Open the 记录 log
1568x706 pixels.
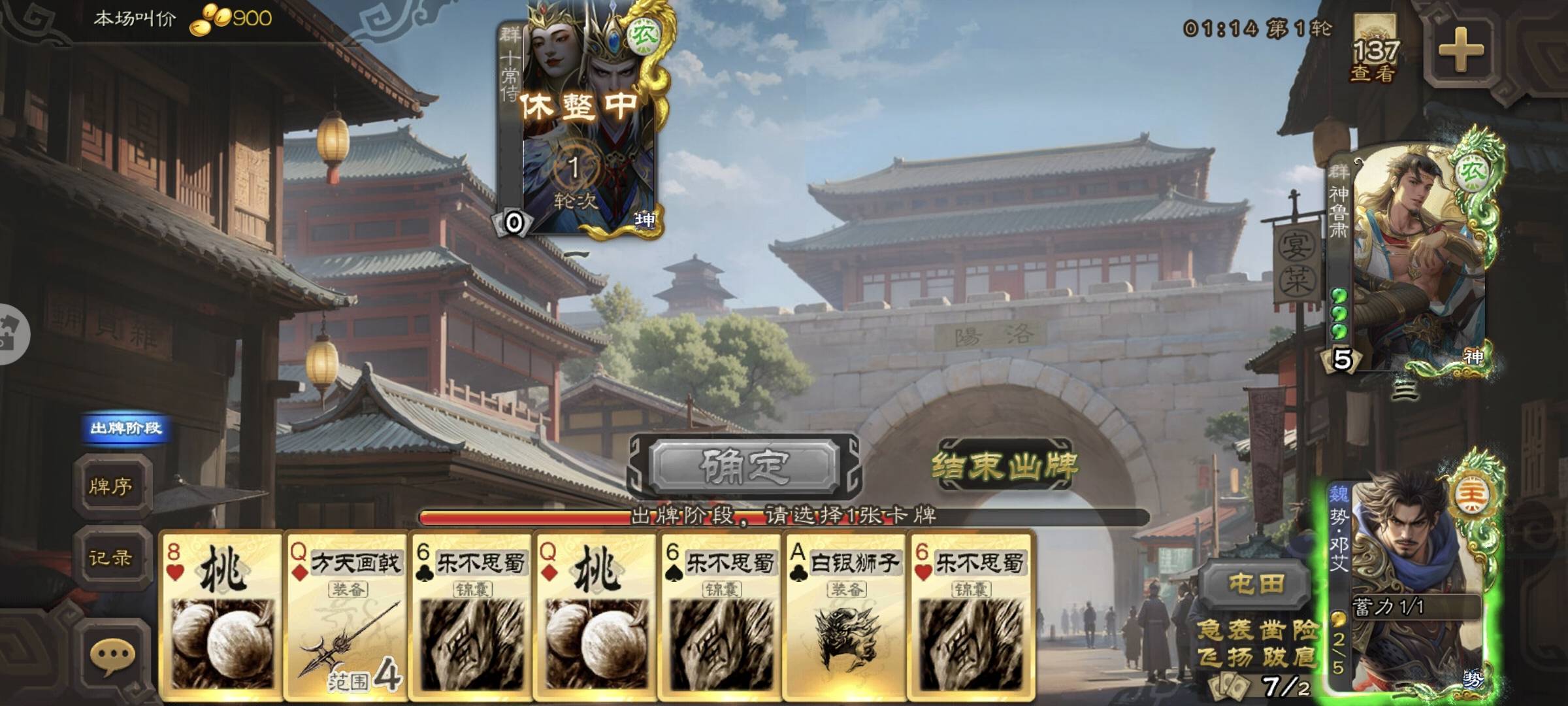(x=111, y=558)
